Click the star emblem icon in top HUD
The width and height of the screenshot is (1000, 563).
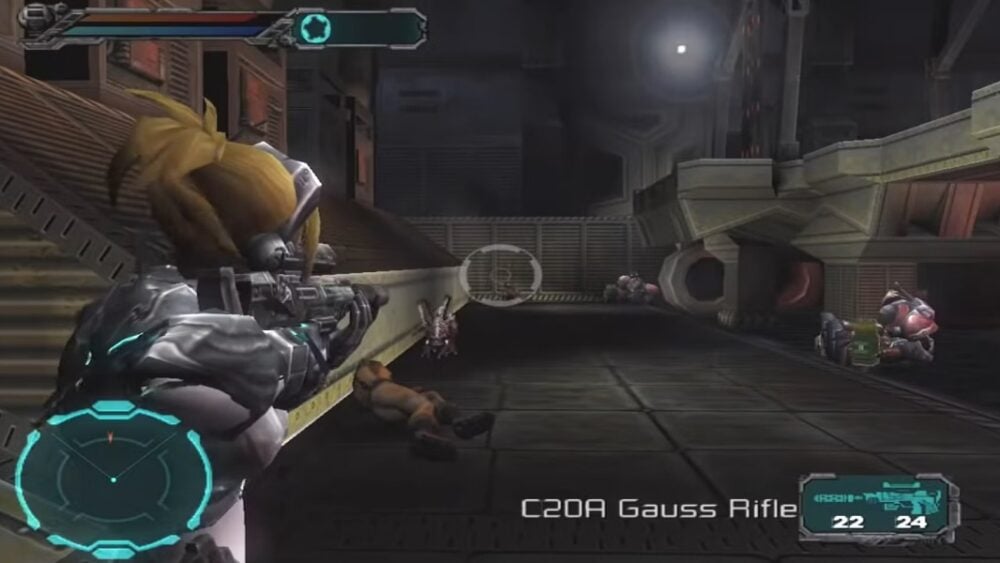(315, 27)
